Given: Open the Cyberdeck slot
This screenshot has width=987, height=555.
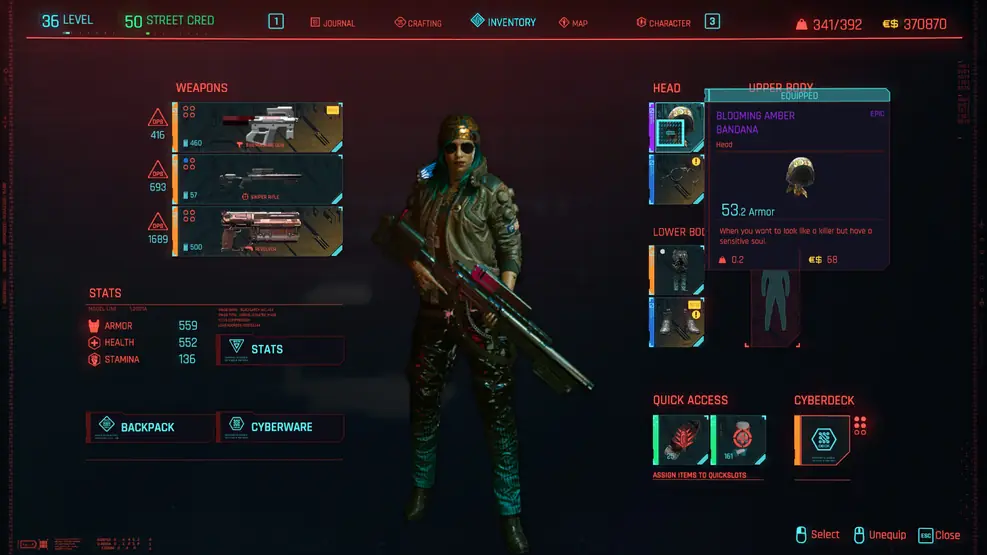Looking at the screenshot, I should tap(823, 440).
